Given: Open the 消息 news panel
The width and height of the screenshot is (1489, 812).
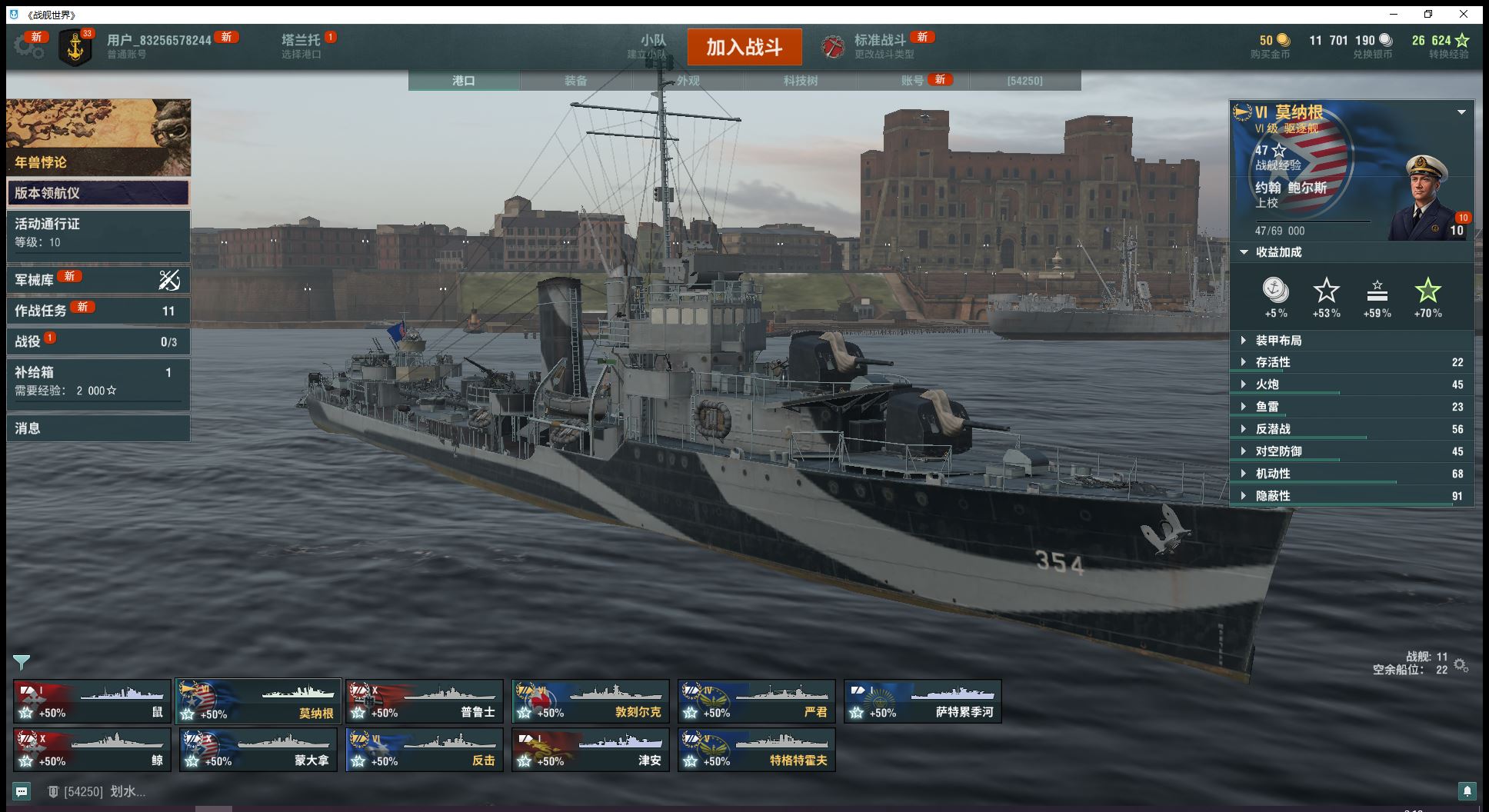Looking at the screenshot, I should click(98, 428).
